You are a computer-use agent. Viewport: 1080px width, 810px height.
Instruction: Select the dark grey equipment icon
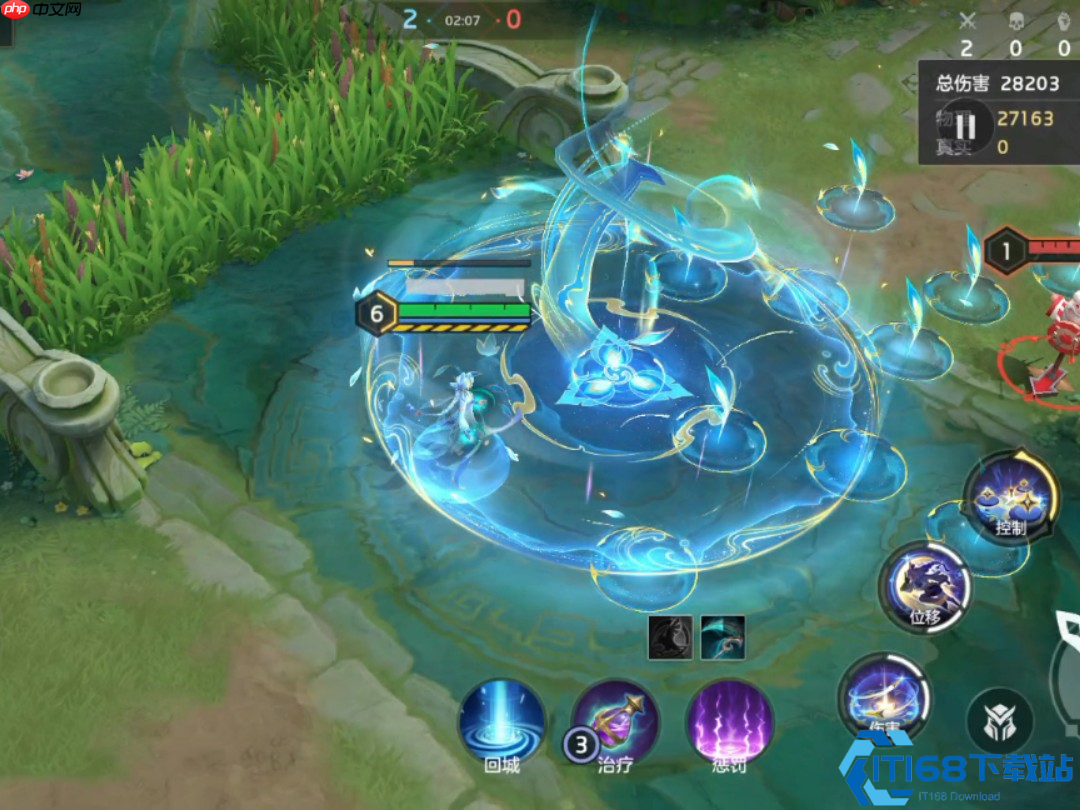670,637
